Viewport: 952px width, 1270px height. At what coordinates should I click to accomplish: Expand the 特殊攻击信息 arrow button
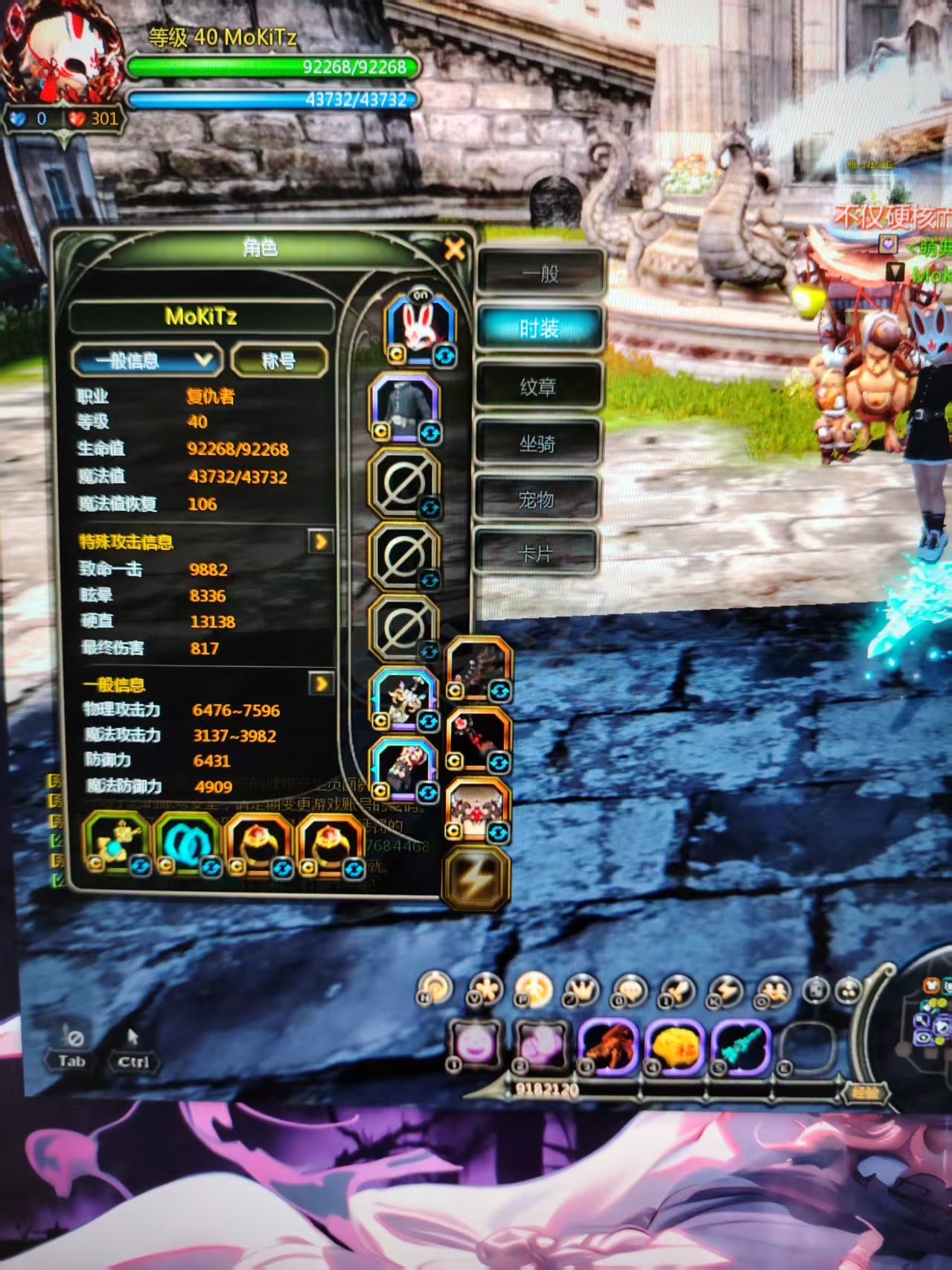(x=320, y=541)
